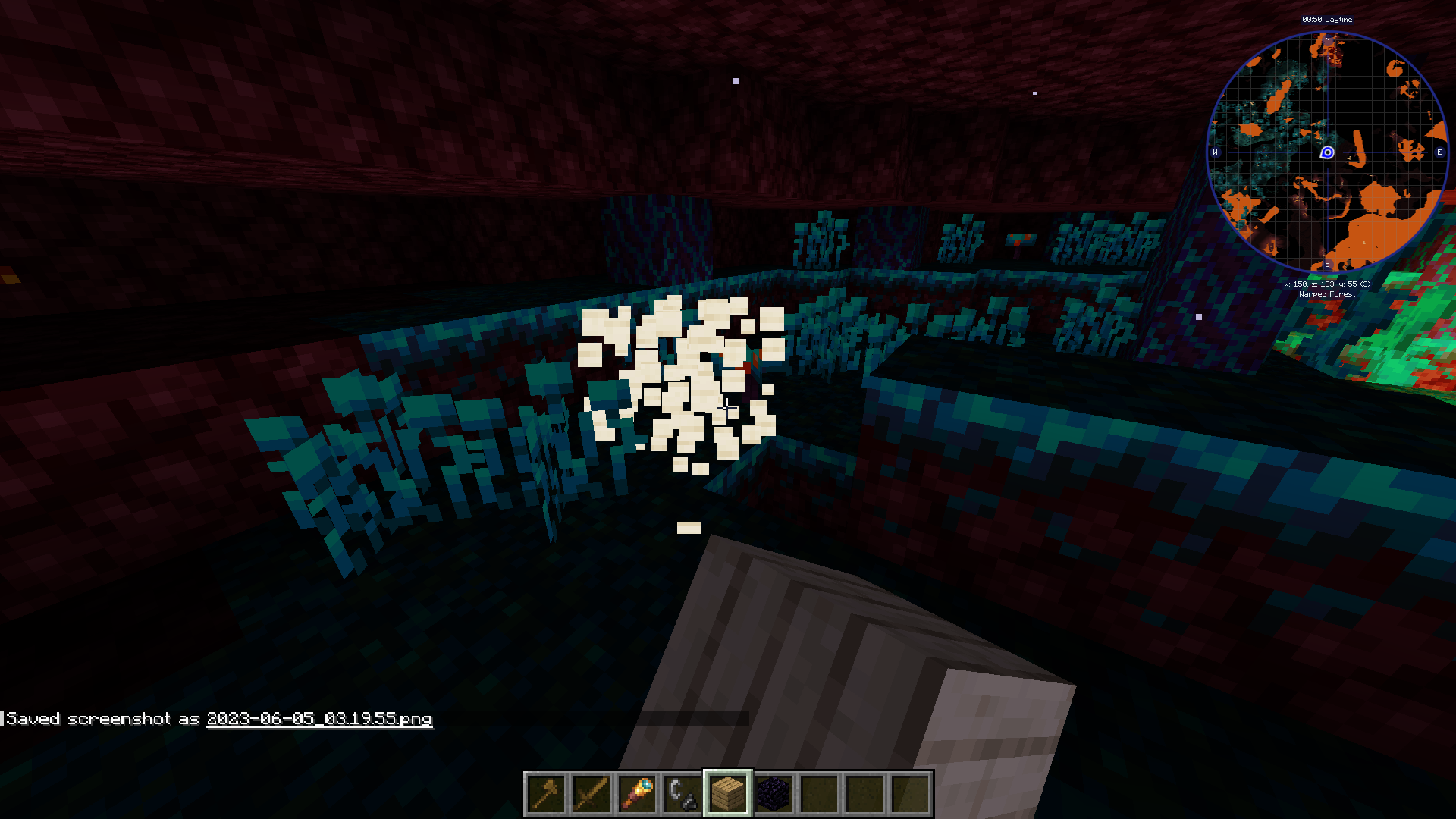Click the Warped Forest biome label

(x=1326, y=293)
